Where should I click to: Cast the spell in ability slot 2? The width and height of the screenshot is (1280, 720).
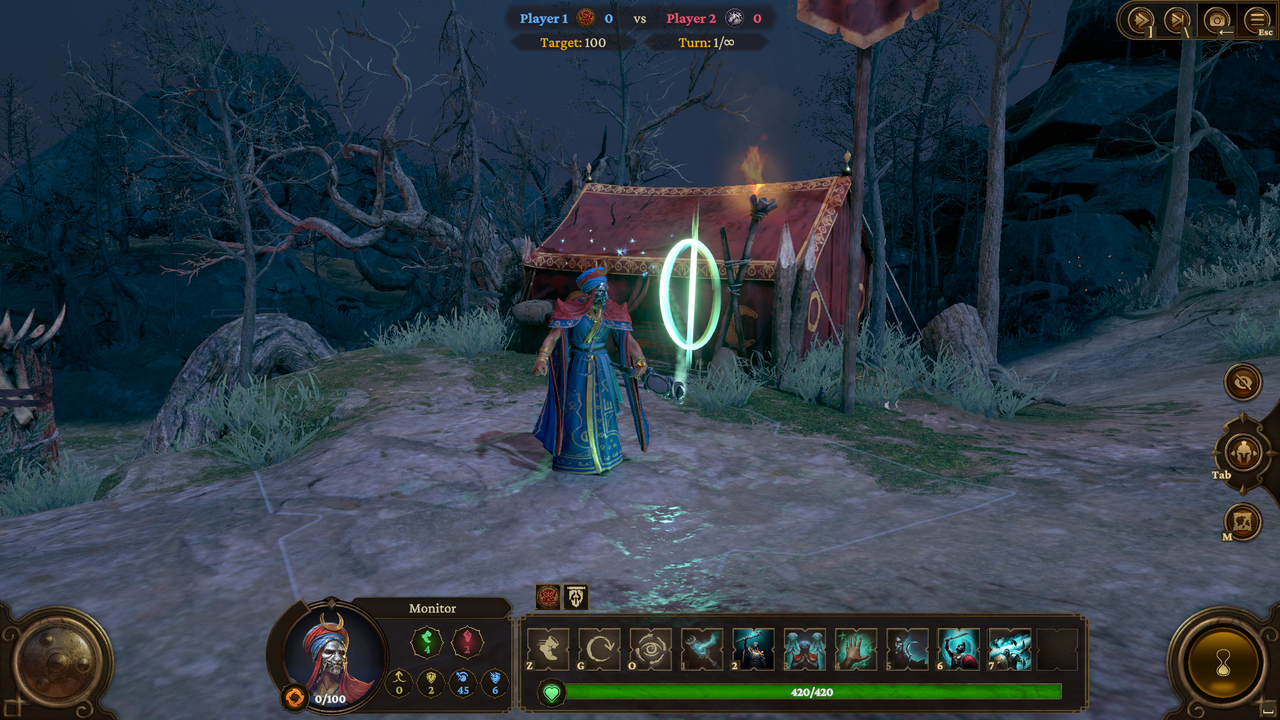752,648
